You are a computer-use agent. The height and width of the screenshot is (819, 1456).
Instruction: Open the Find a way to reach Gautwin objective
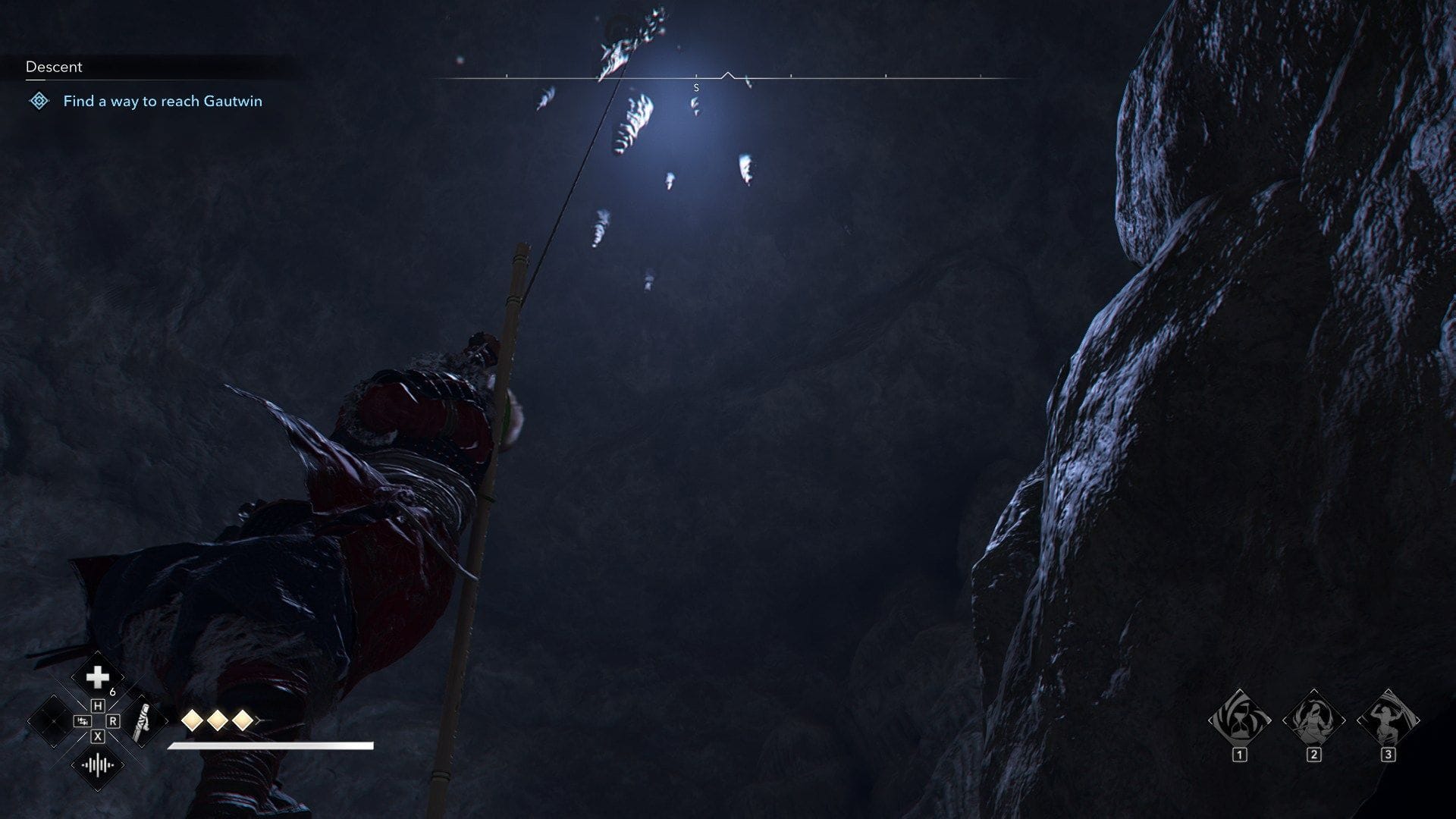tap(162, 101)
